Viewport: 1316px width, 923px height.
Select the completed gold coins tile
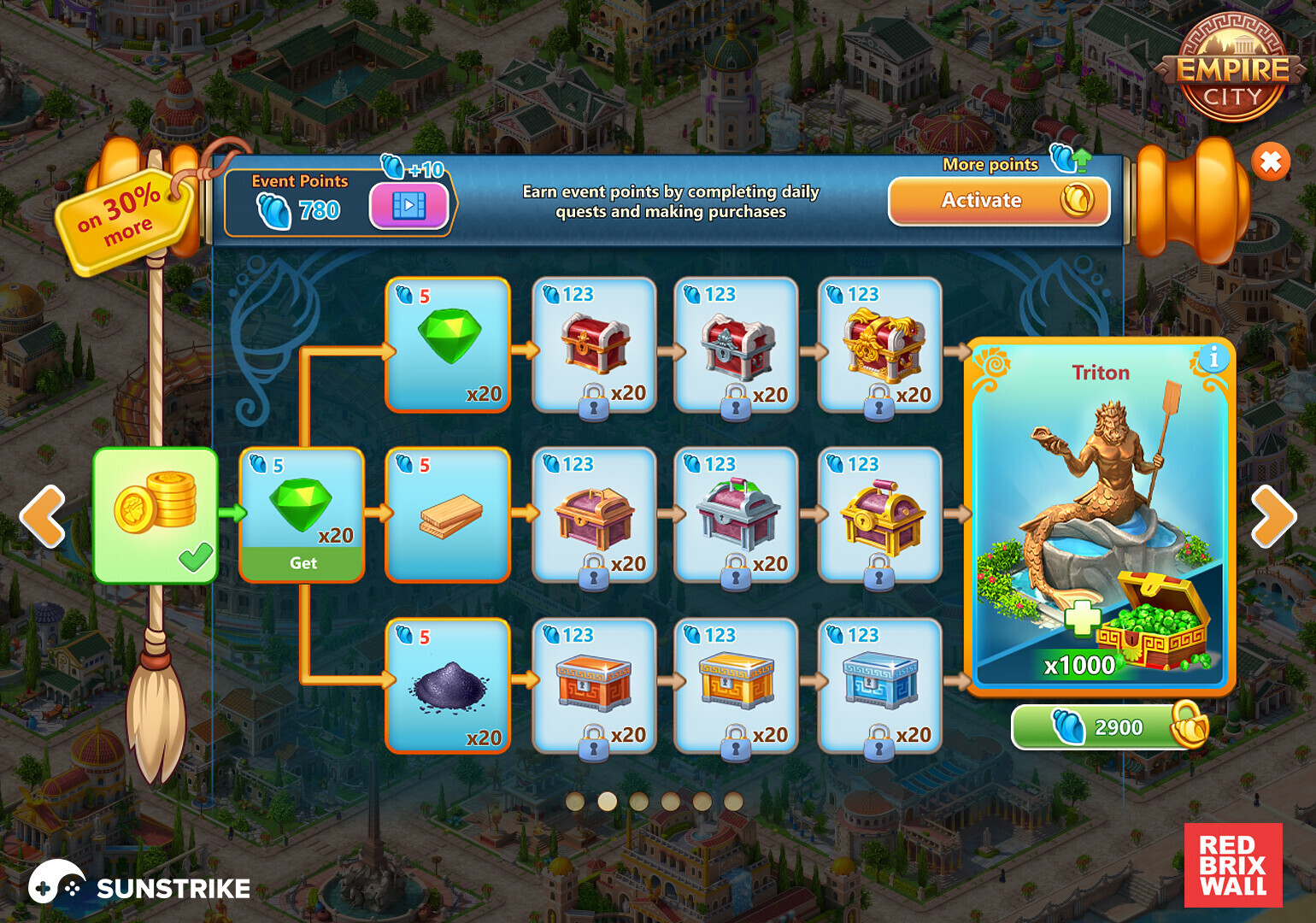pos(156,515)
